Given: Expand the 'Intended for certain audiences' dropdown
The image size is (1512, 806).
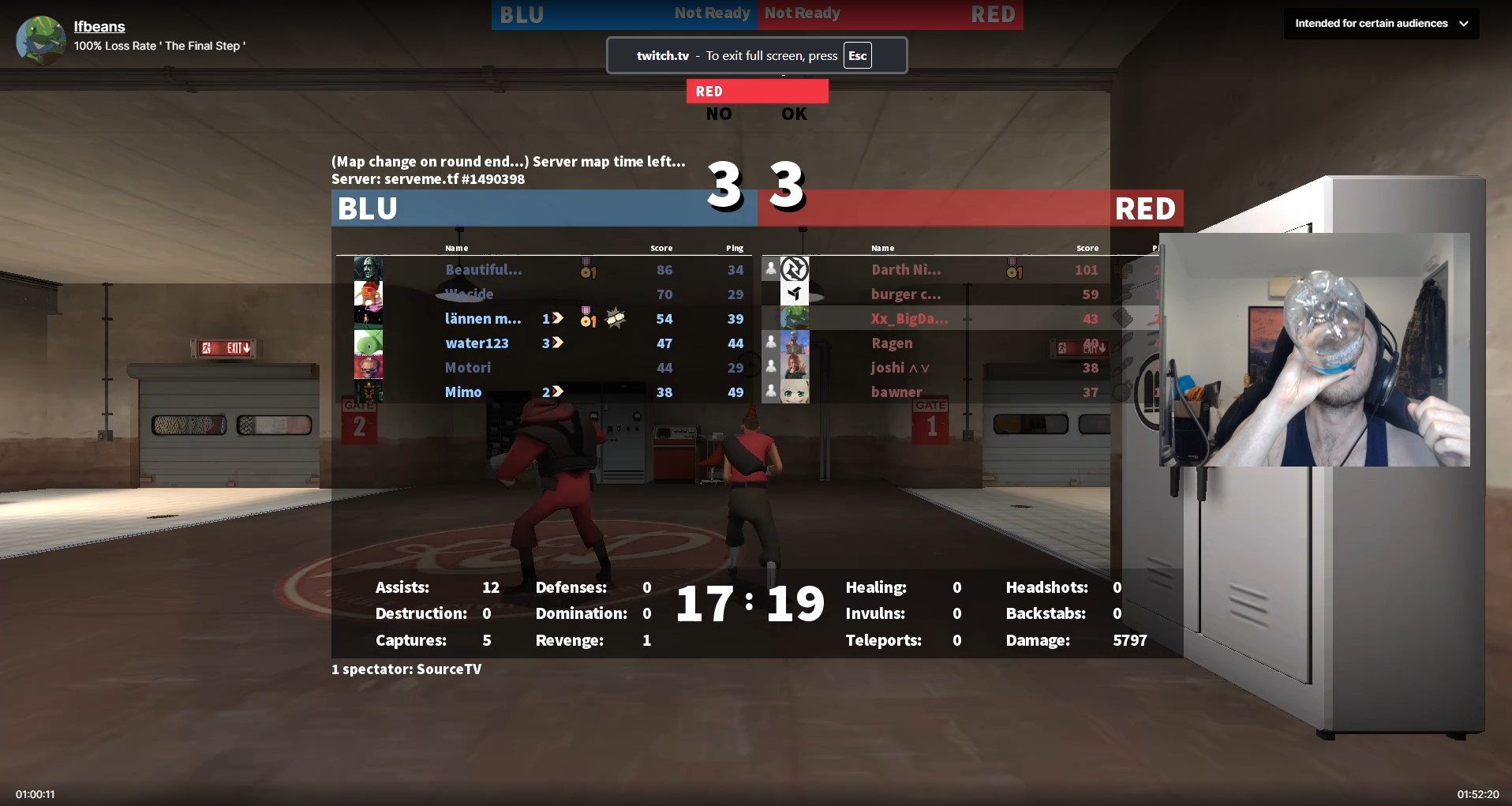Looking at the screenshot, I should coord(1381,24).
